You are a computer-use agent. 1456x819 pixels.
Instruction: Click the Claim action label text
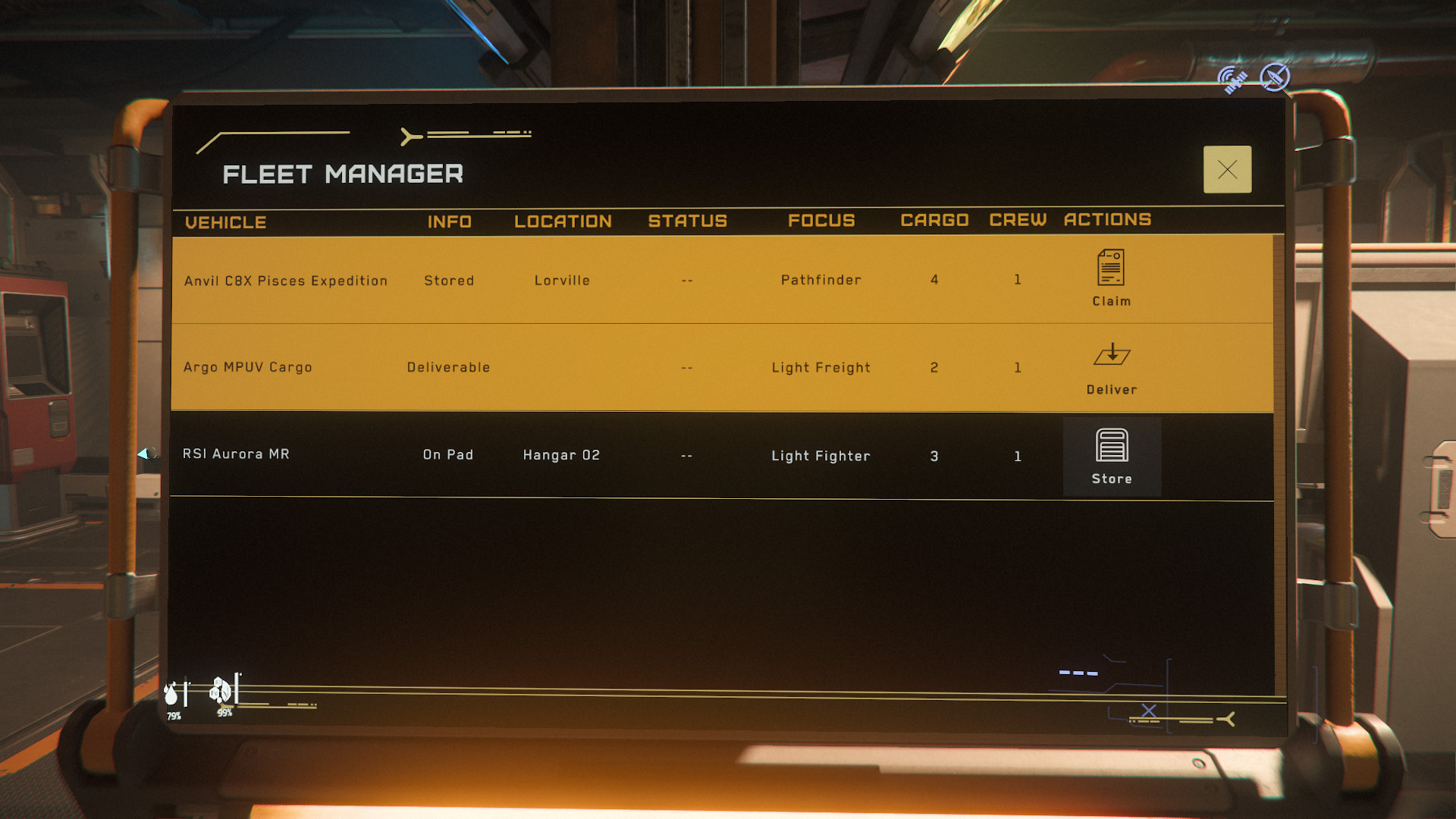pos(1111,300)
